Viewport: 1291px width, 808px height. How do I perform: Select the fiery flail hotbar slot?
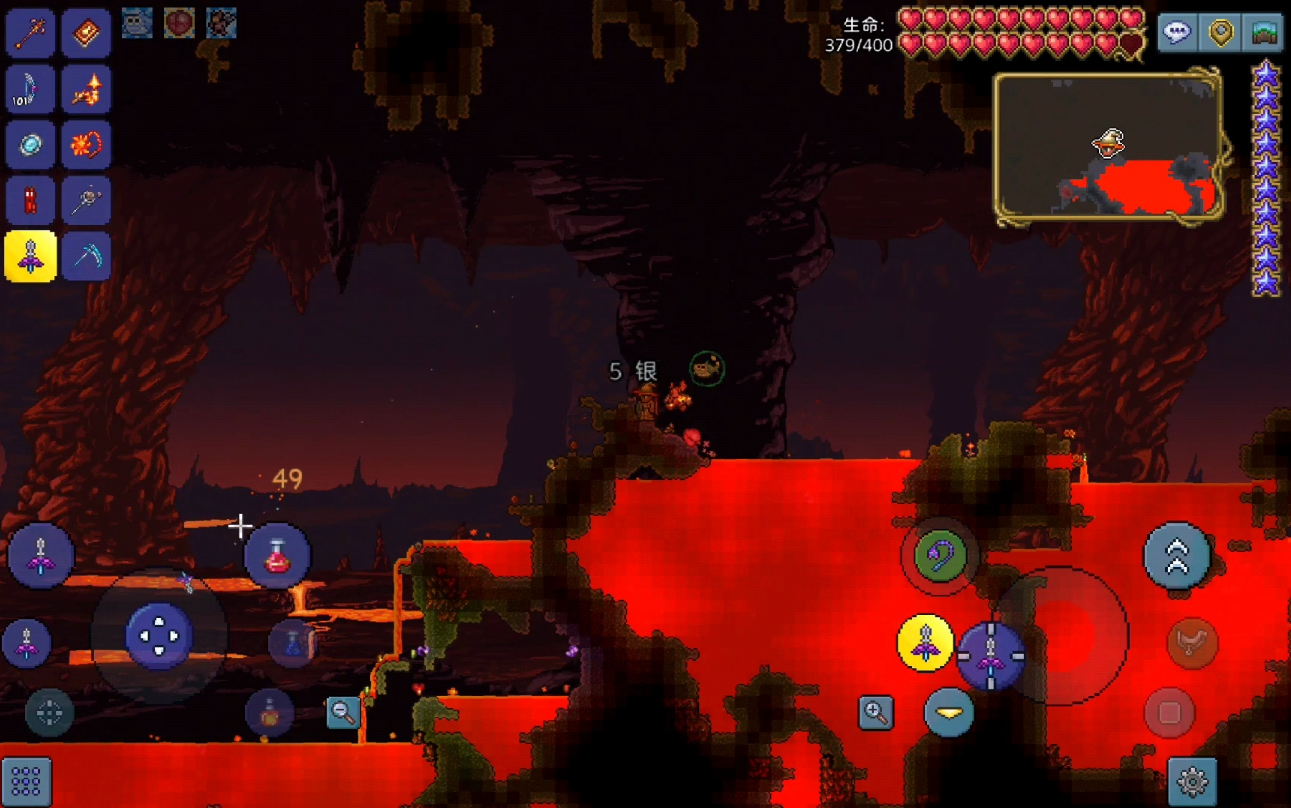coord(86,146)
